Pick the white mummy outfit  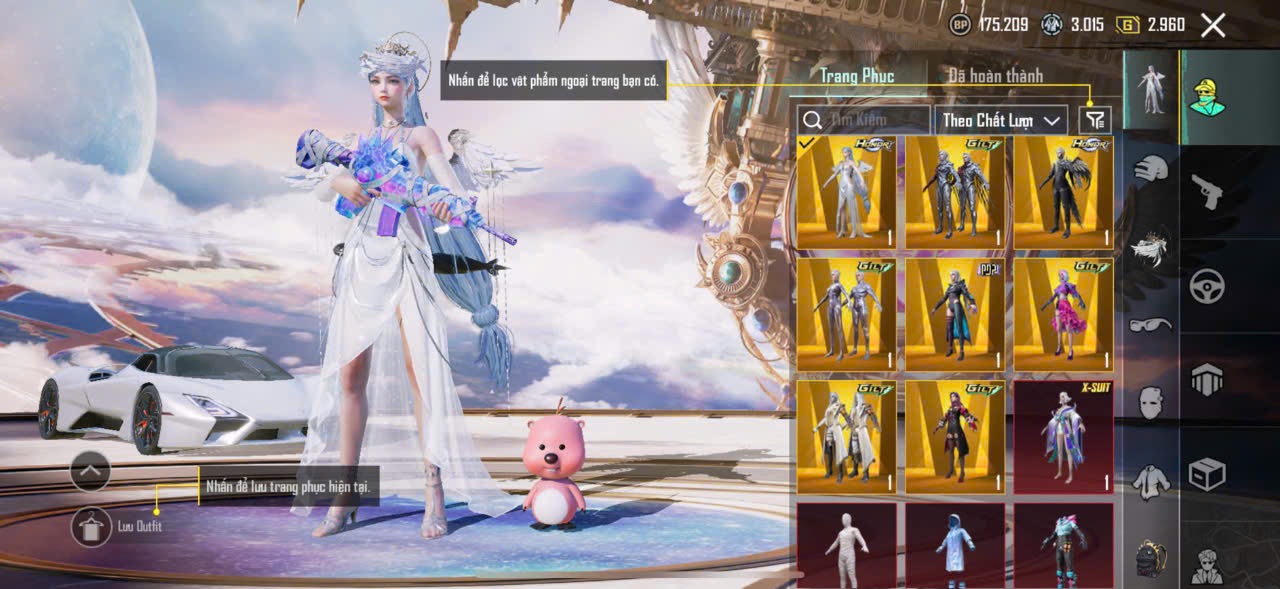coord(846,545)
